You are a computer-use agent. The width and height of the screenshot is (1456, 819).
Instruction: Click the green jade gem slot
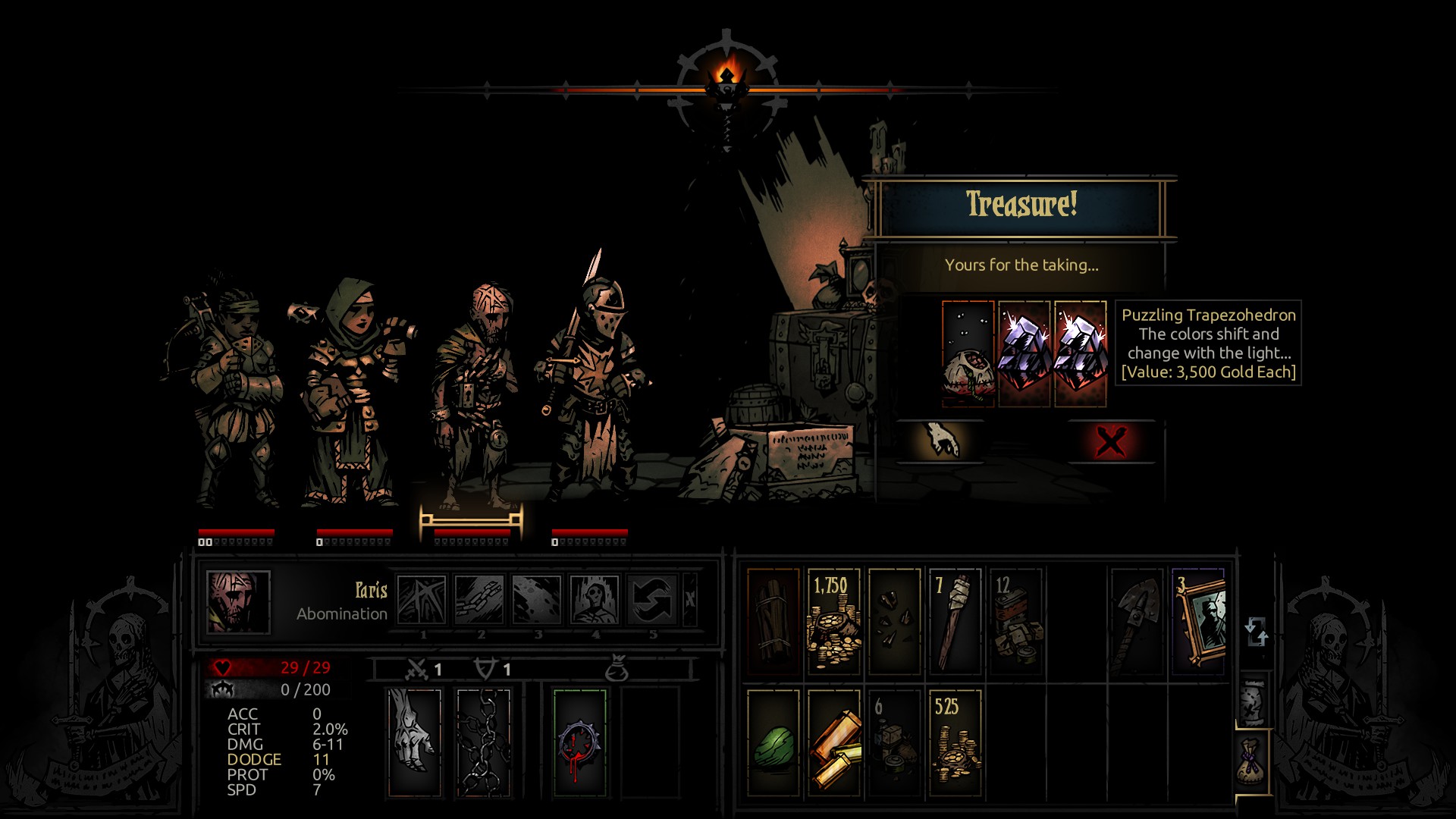point(773,742)
